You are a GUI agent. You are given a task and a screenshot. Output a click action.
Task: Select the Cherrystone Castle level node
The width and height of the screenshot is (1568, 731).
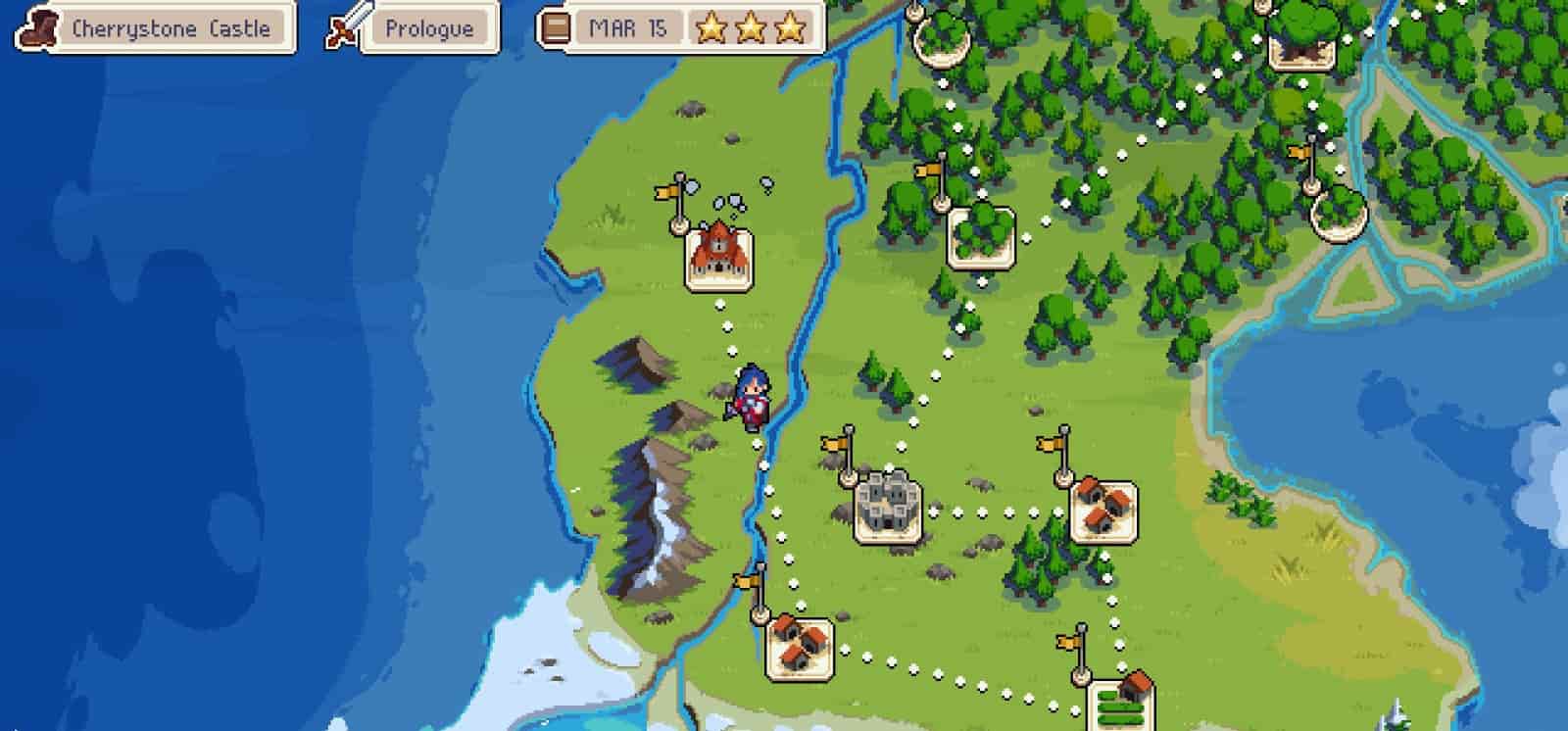click(x=718, y=258)
